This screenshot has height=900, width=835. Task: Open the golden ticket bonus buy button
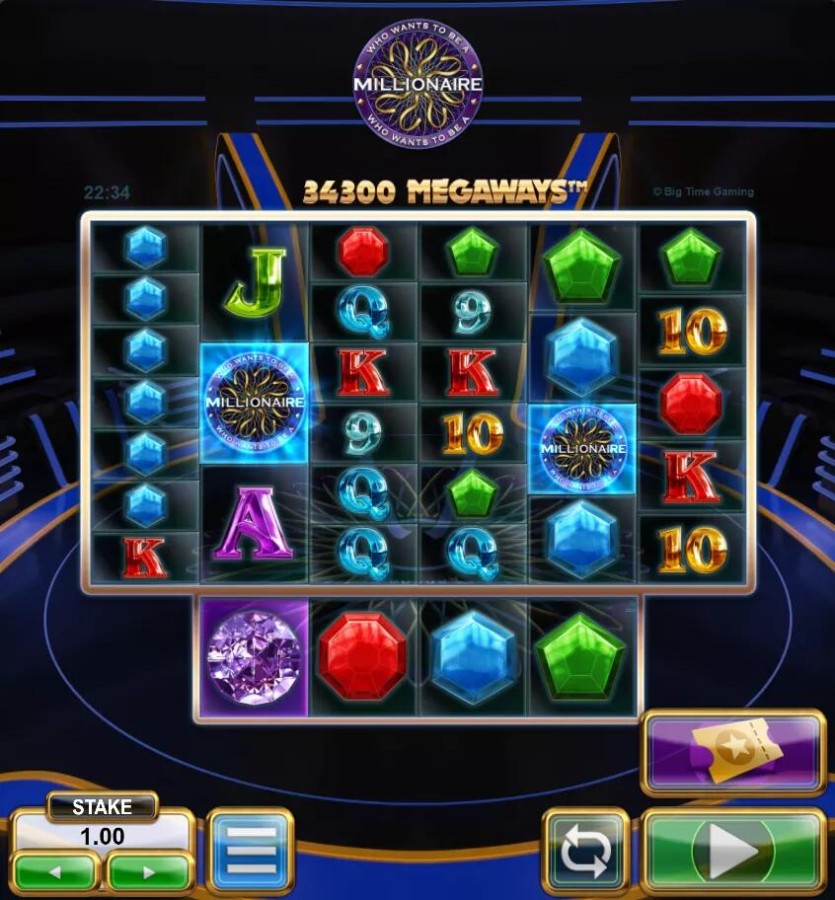[x=733, y=753]
